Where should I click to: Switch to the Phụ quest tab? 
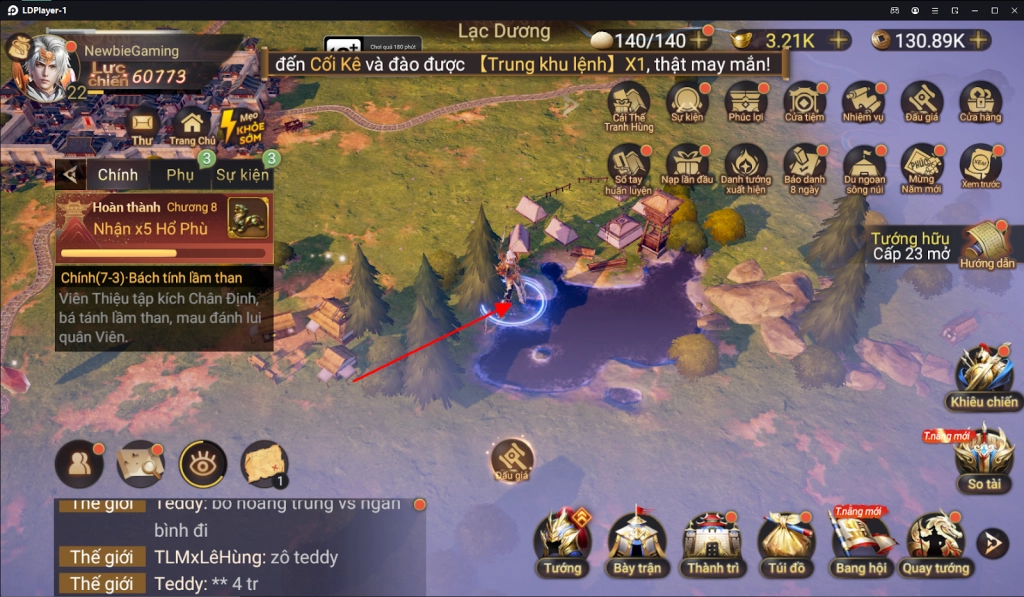180,175
